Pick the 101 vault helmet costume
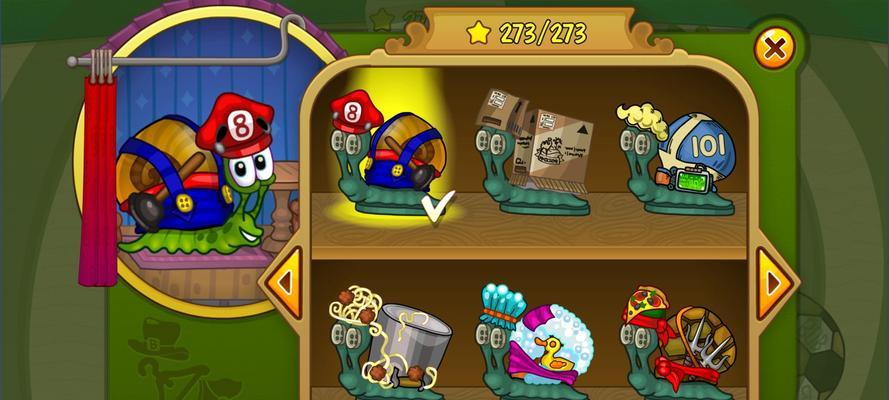Screen dimensions: 889x400 [678, 158]
